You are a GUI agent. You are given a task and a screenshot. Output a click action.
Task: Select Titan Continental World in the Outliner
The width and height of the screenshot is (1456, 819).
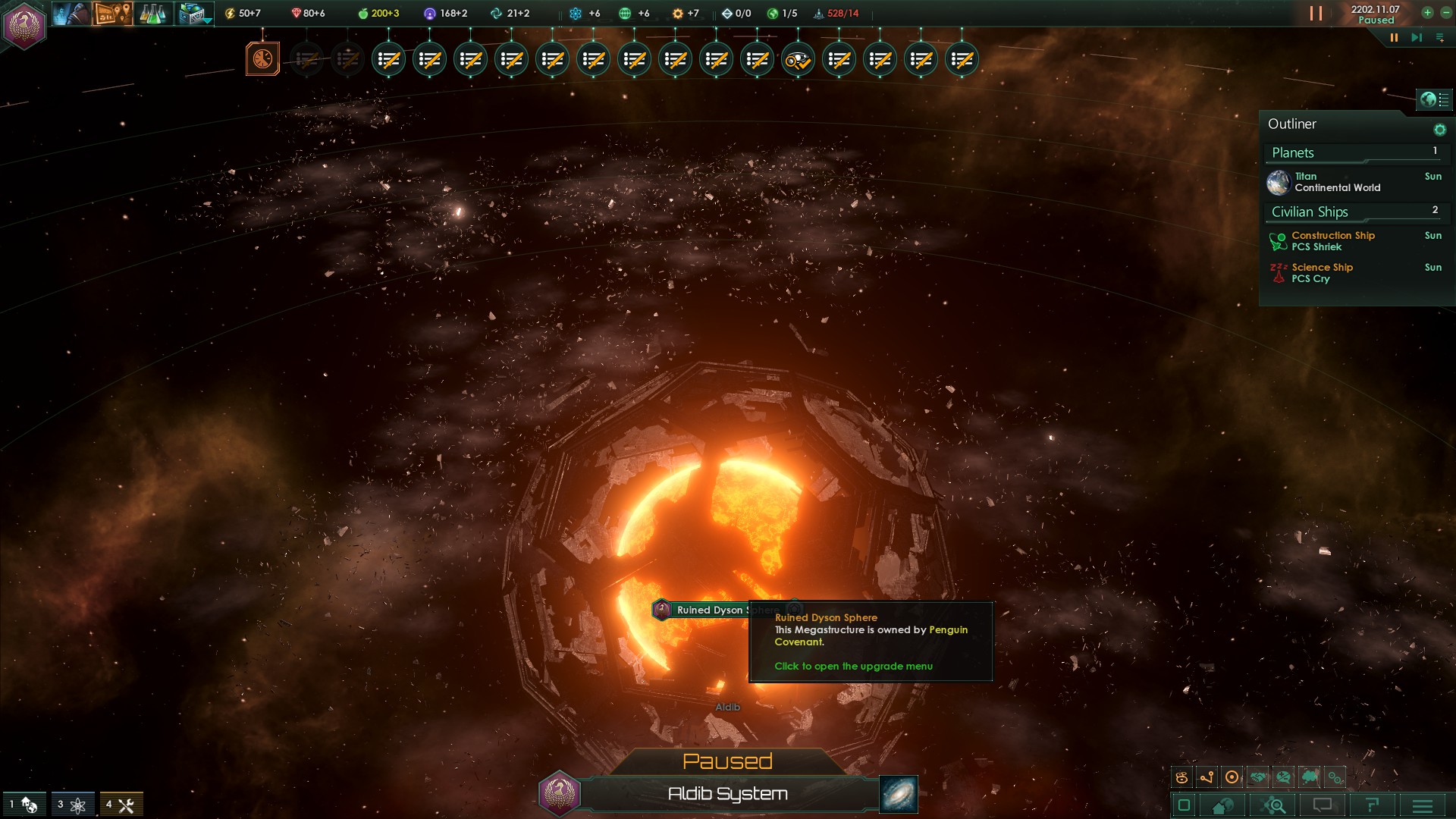click(x=1336, y=182)
